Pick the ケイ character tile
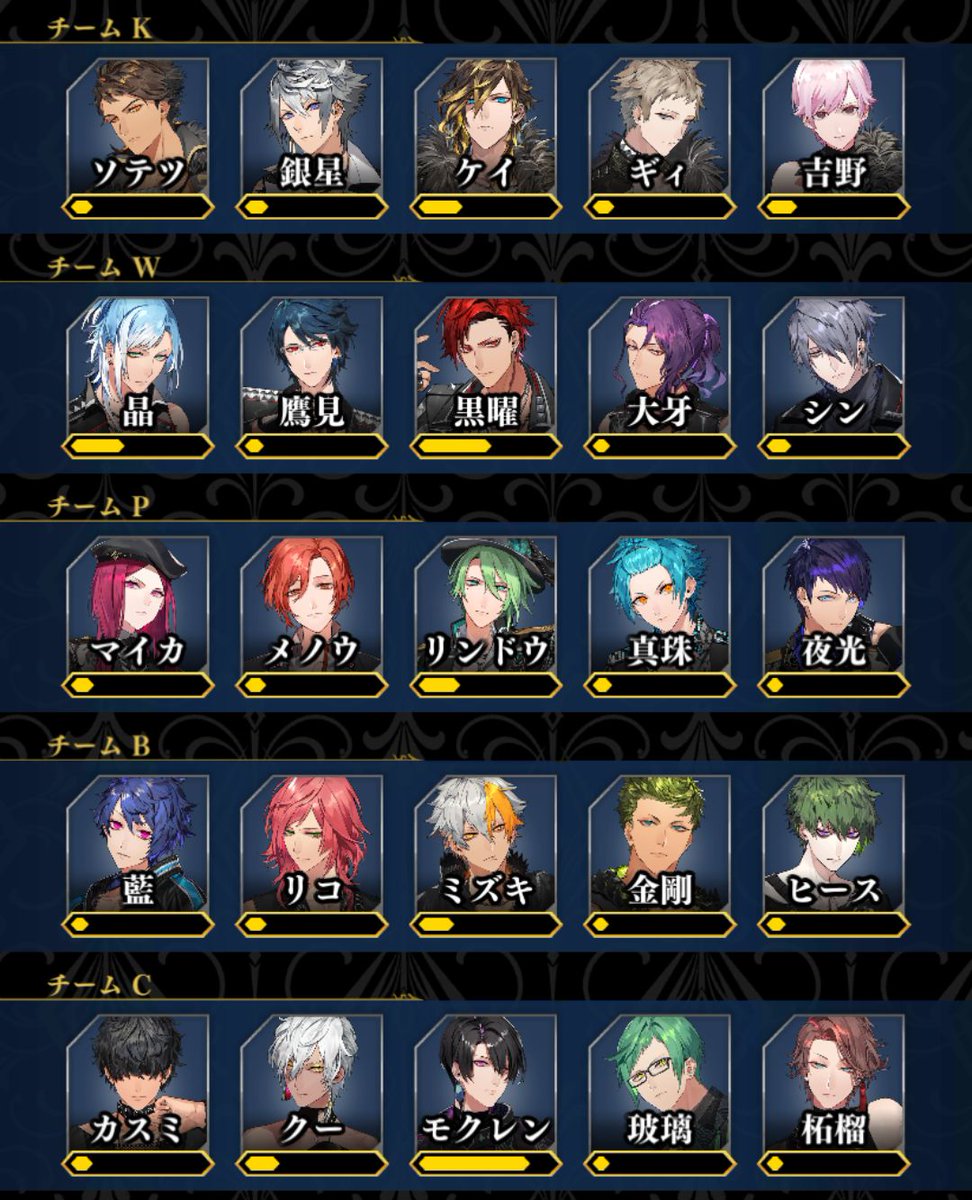Viewport: 972px width, 1200px height. point(486,125)
